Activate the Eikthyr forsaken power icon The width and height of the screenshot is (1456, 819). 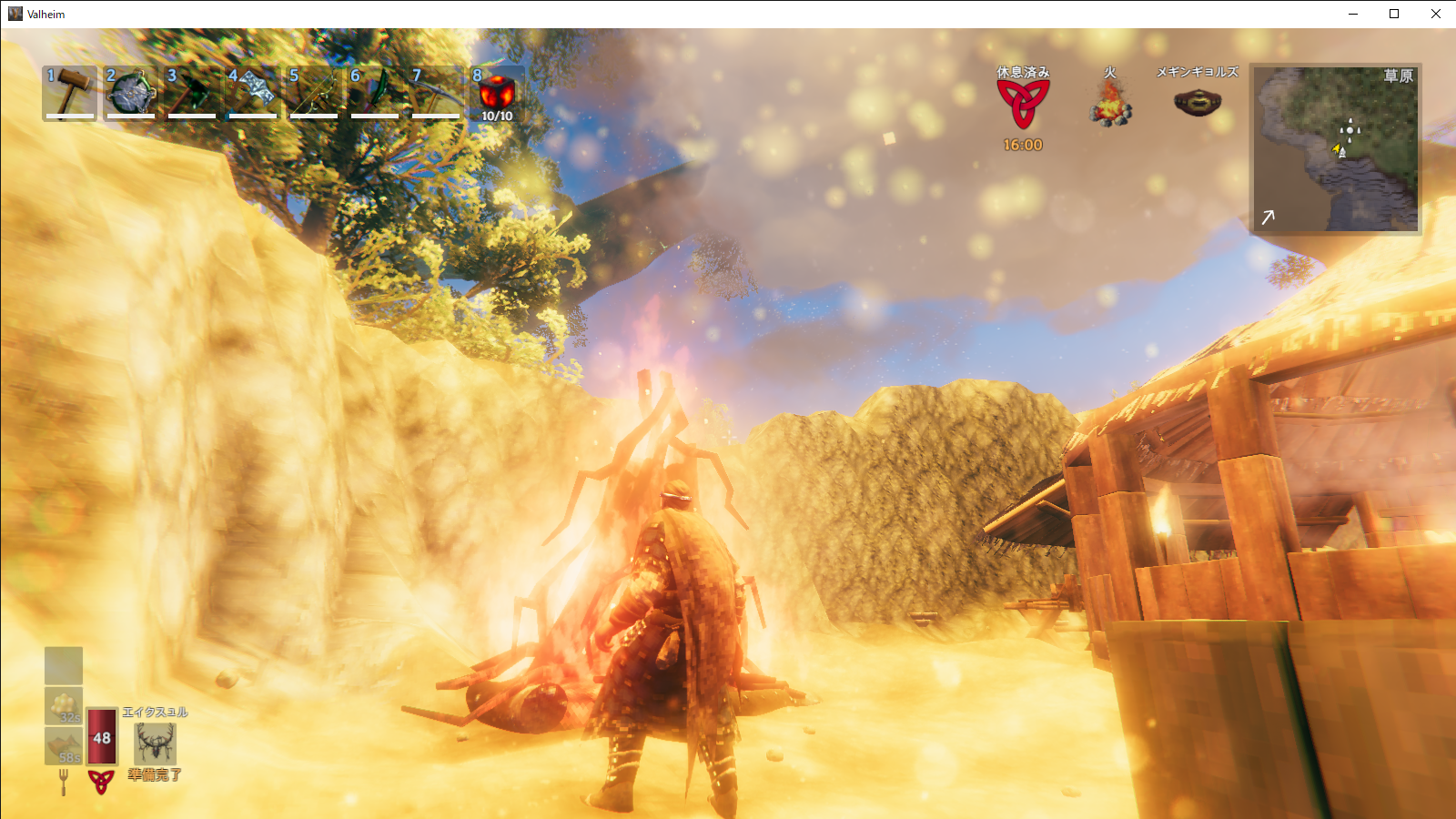(155, 743)
